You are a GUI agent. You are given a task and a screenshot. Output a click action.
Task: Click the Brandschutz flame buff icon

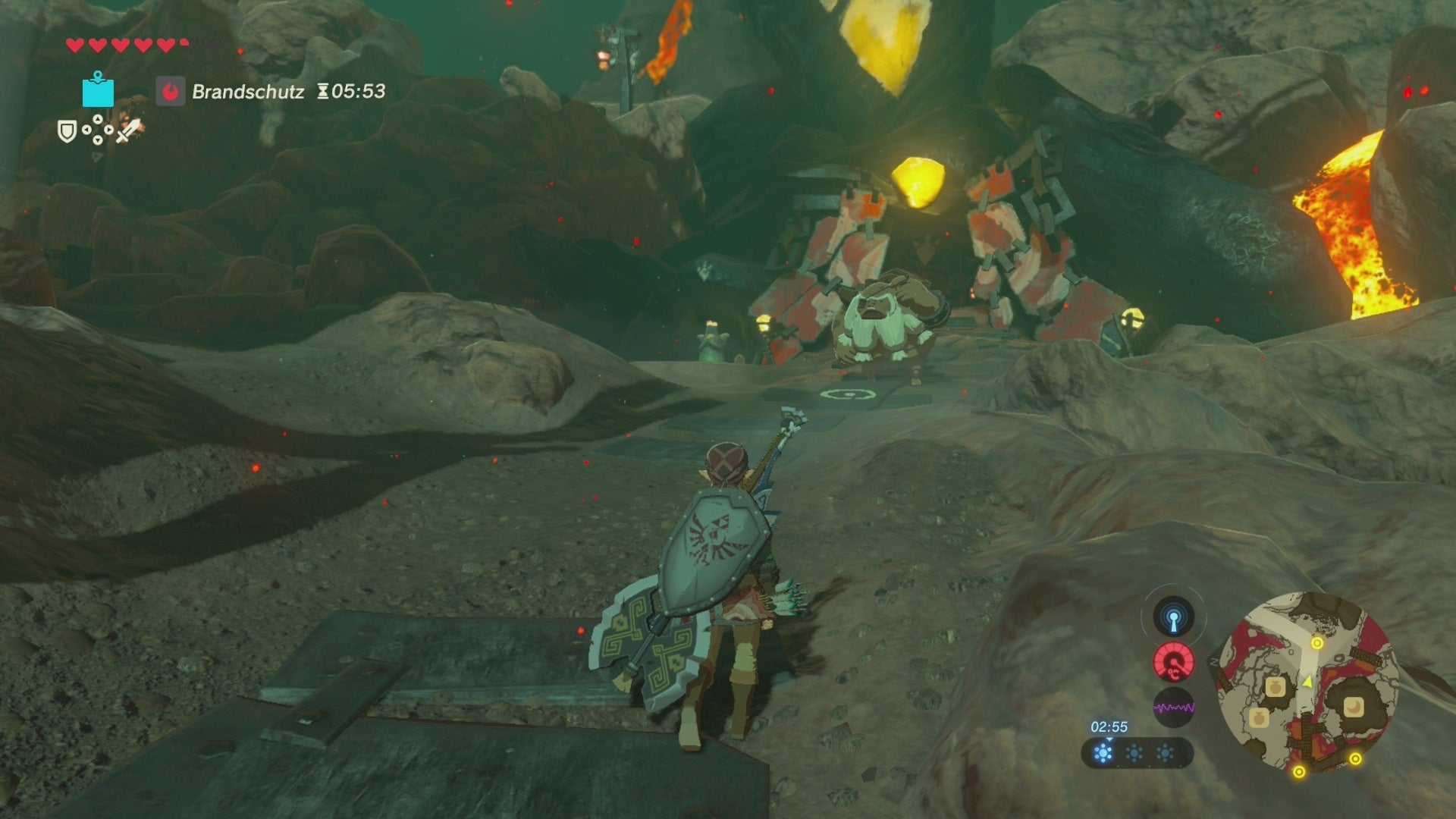point(171,90)
